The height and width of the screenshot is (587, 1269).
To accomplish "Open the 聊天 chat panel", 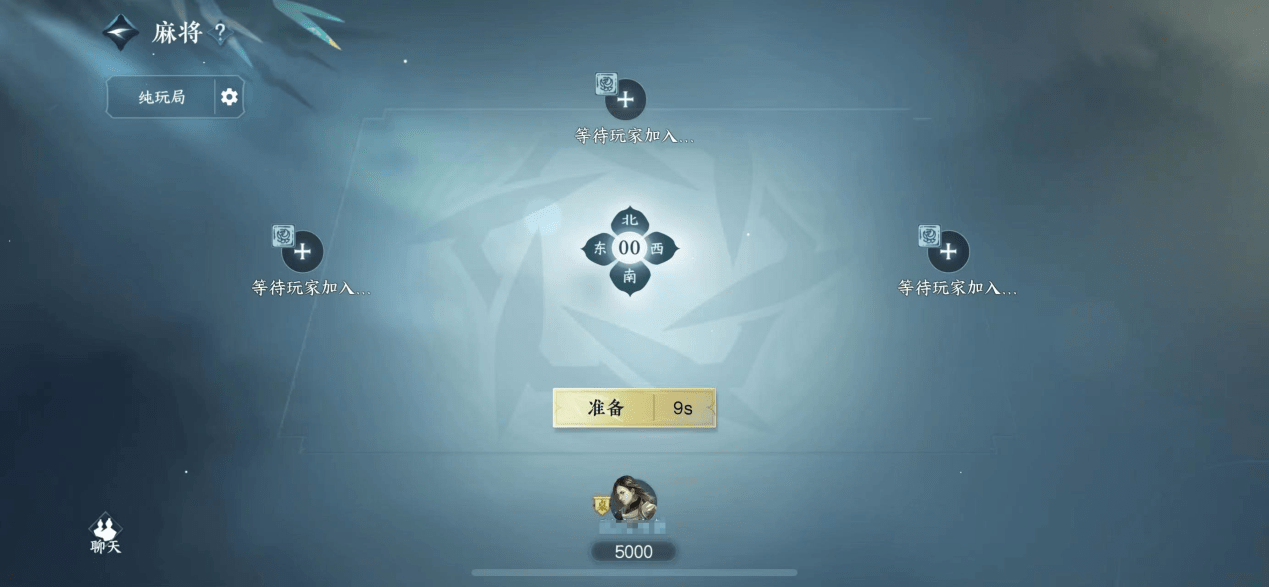I will coord(105,534).
